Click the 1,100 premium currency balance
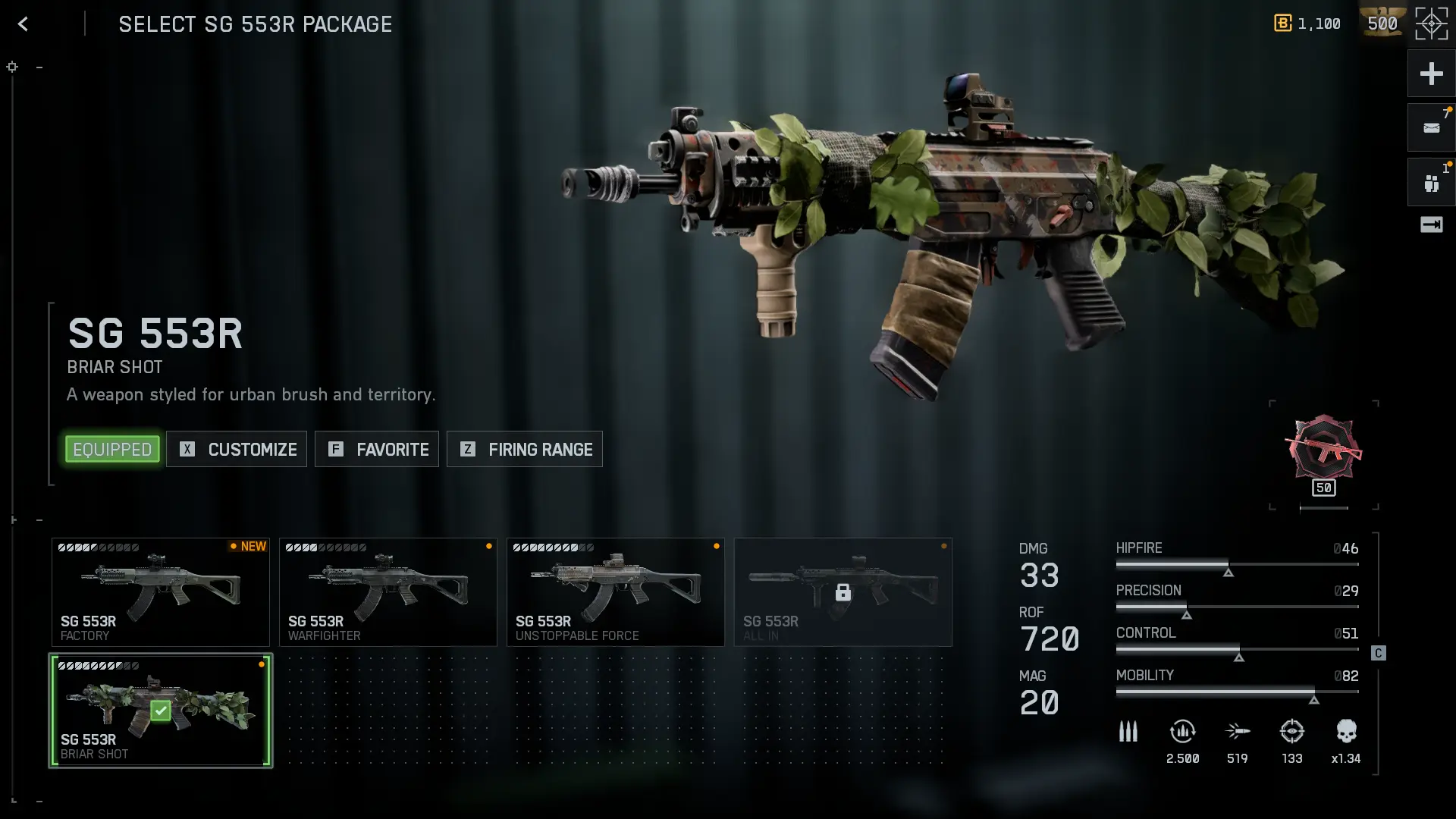1456x819 pixels. click(1308, 24)
